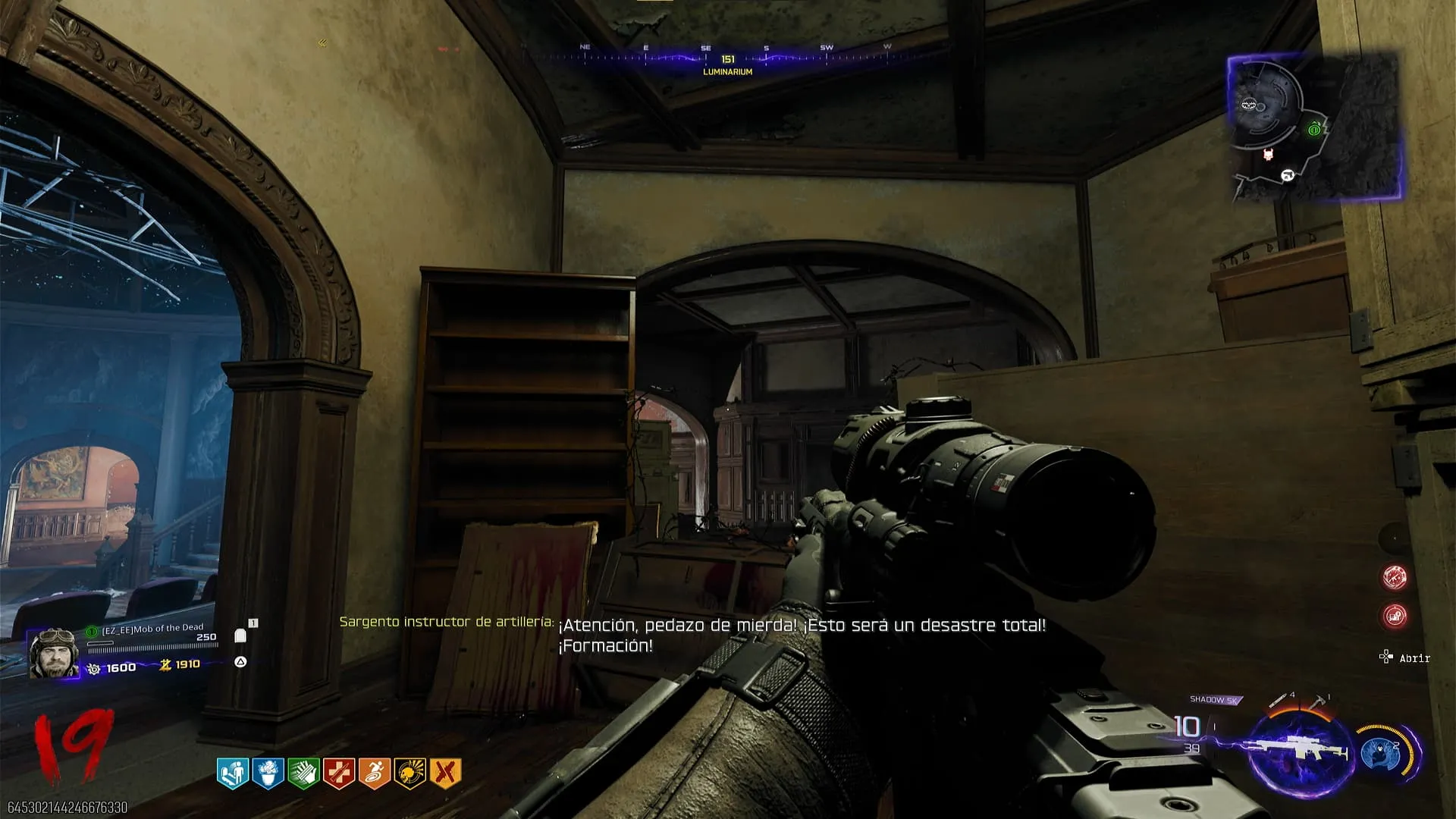Select the green player marker on minimap
The image size is (1456, 819).
pos(1314,130)
